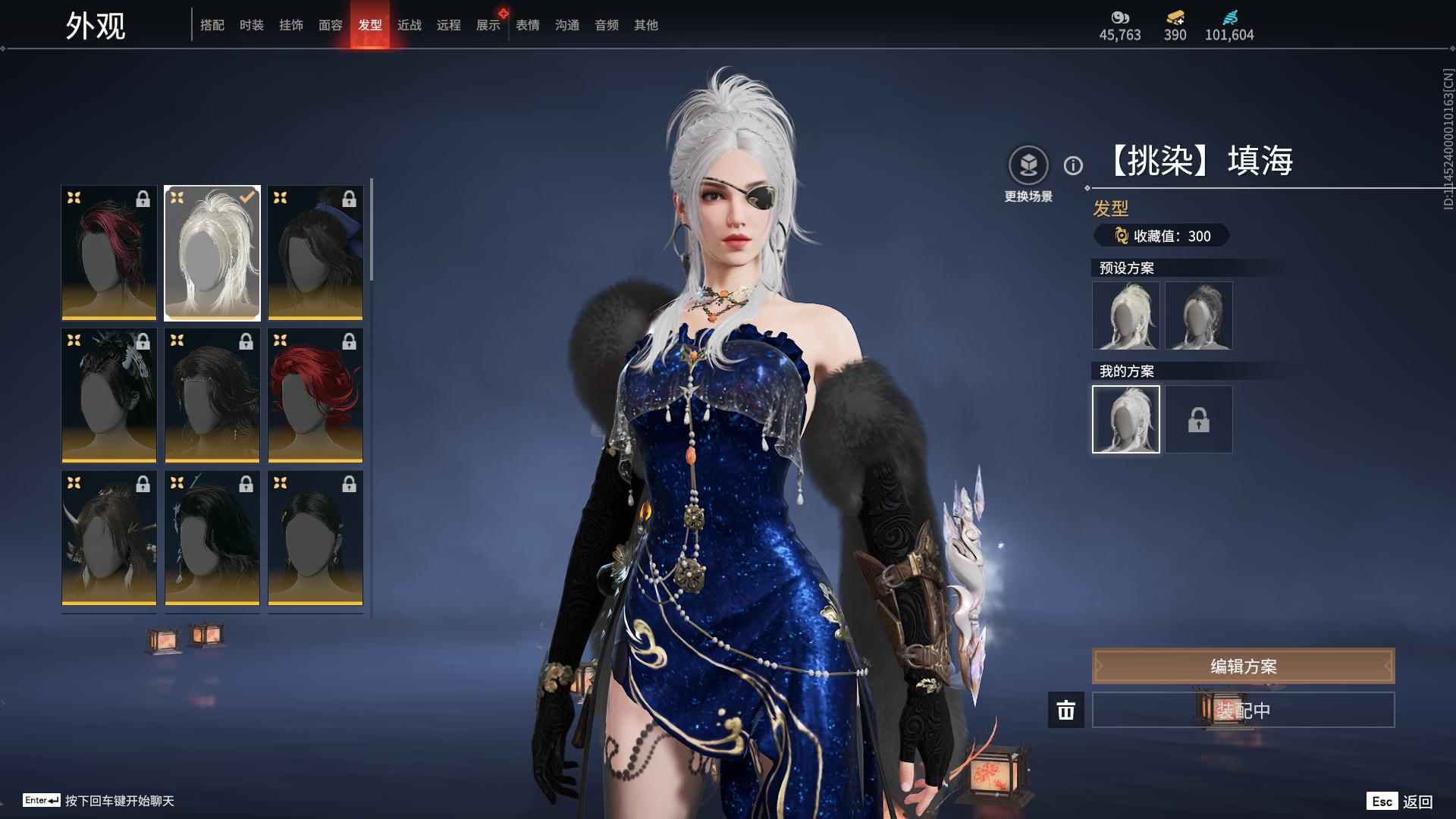Go to the 远程 ranged tab
This screenshot has width=1456, height=819.
448,25
